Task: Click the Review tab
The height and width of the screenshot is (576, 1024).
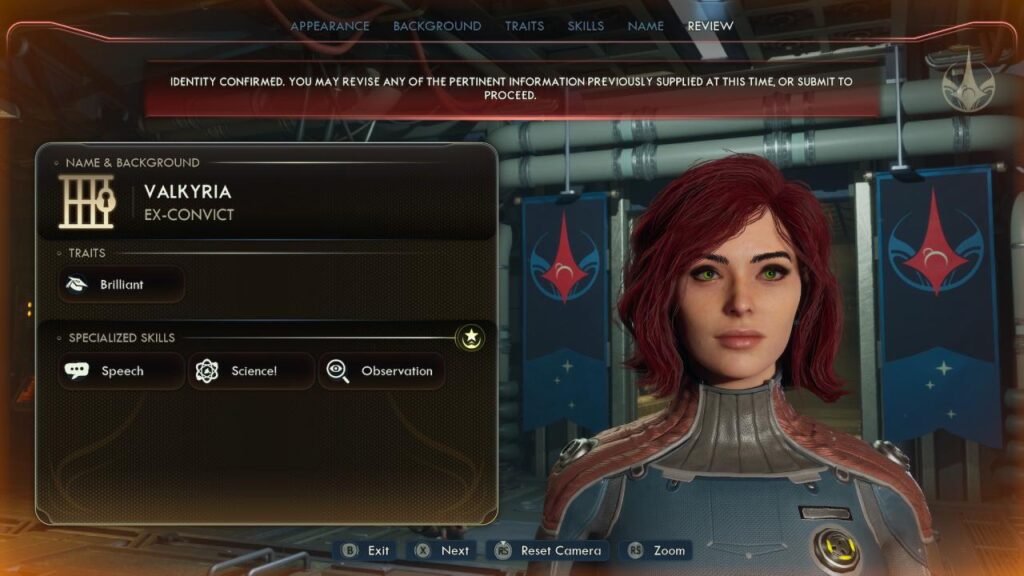Action: 710,26
